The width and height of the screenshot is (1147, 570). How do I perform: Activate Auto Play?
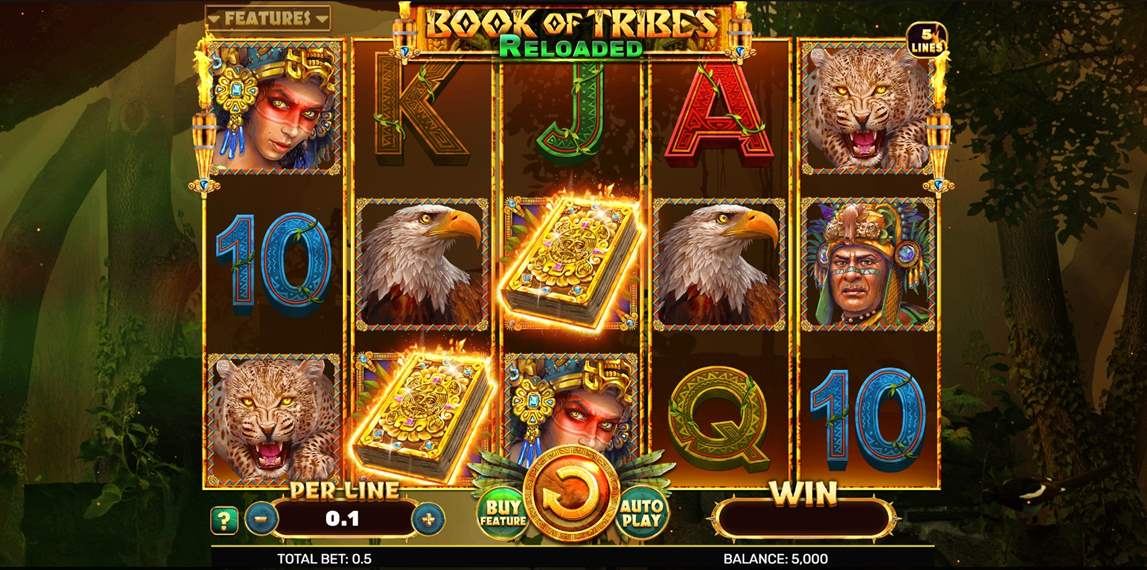(642, 511)
